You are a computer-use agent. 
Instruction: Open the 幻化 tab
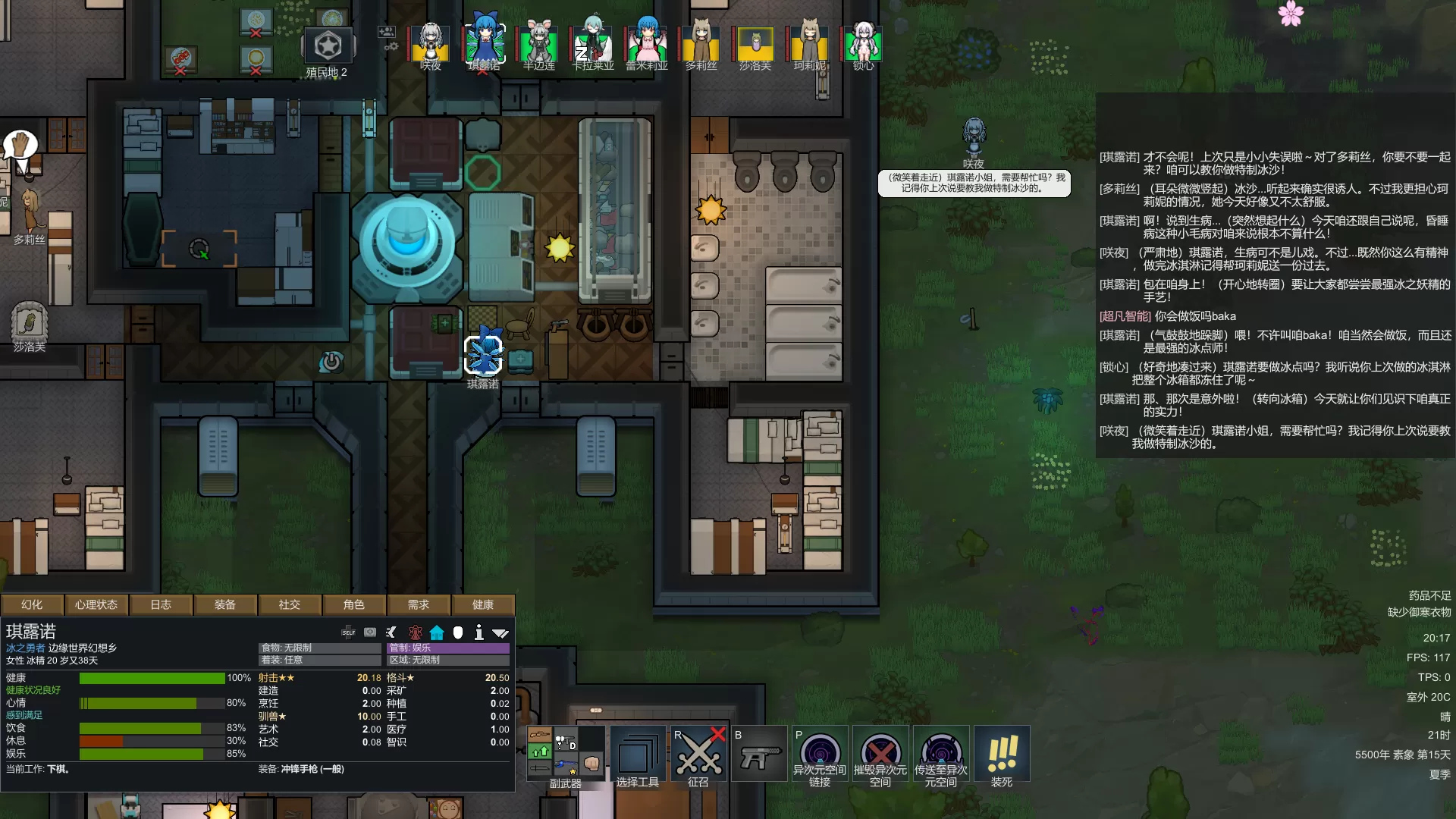click(32, 604)
